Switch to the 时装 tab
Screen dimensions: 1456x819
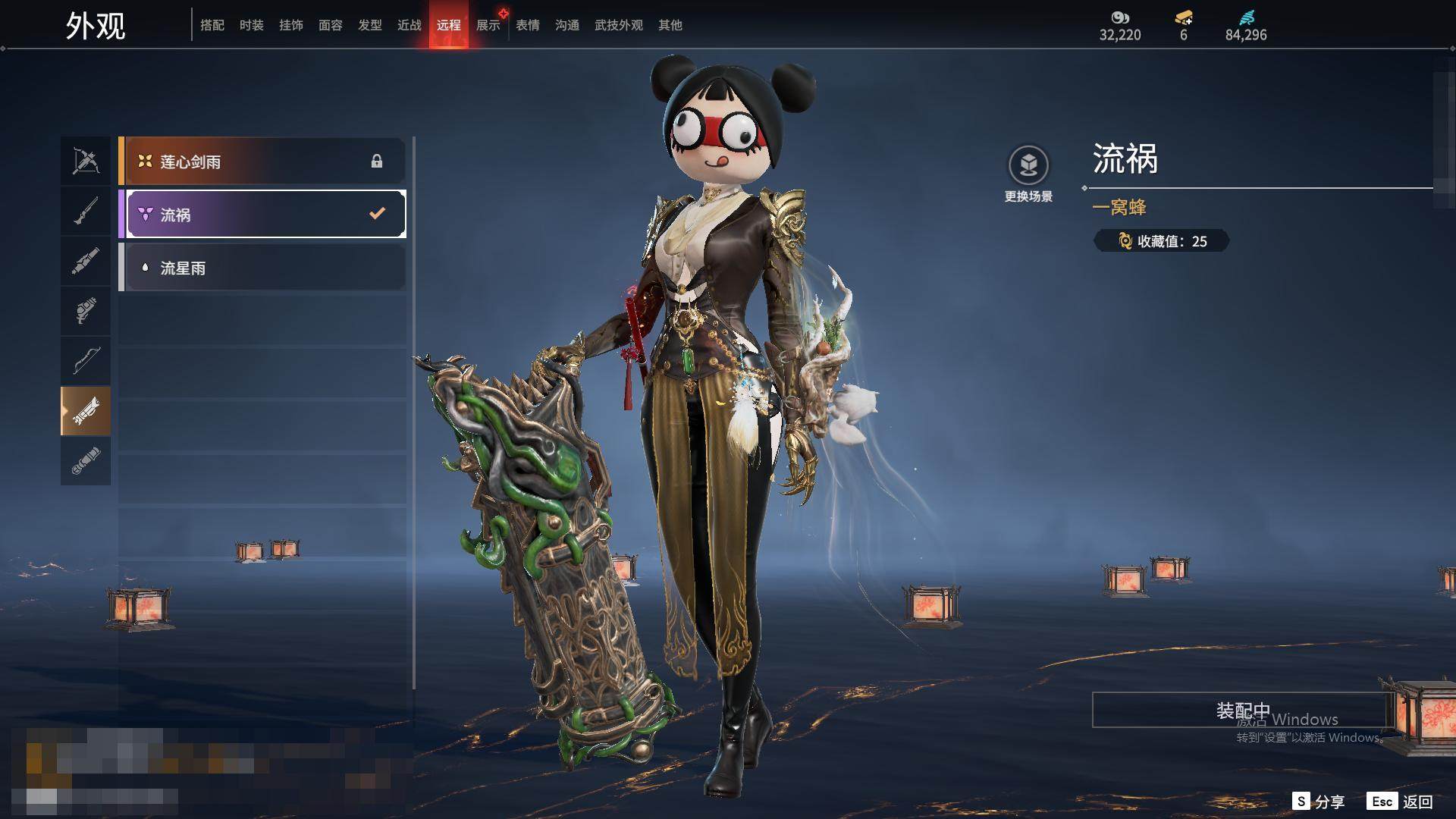point(252,25)
